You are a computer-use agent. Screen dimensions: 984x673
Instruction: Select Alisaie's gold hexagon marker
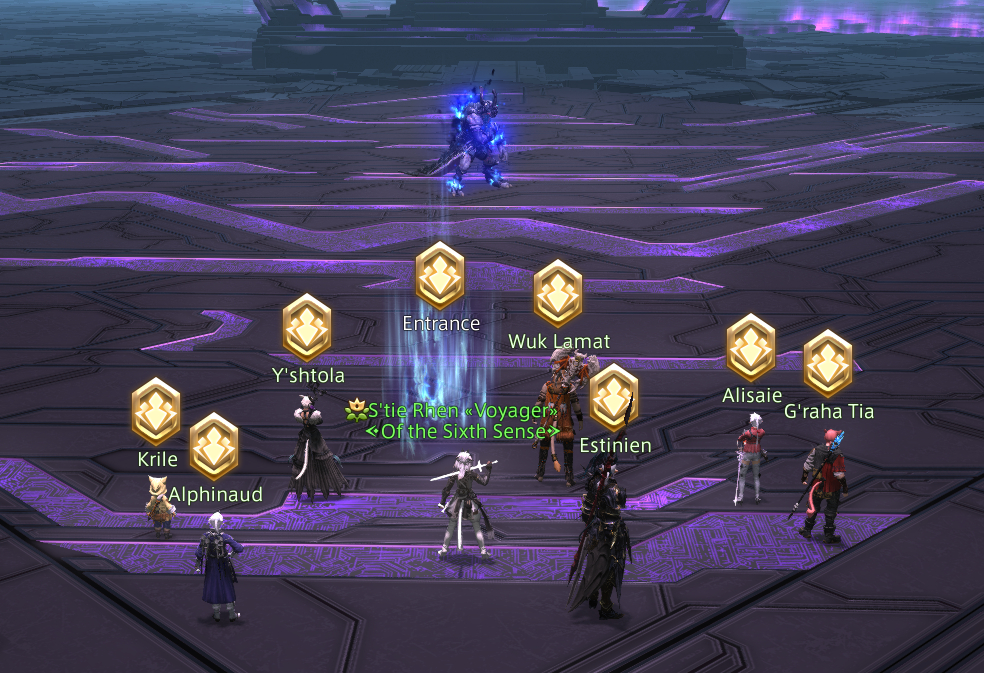tap(751, 347)
